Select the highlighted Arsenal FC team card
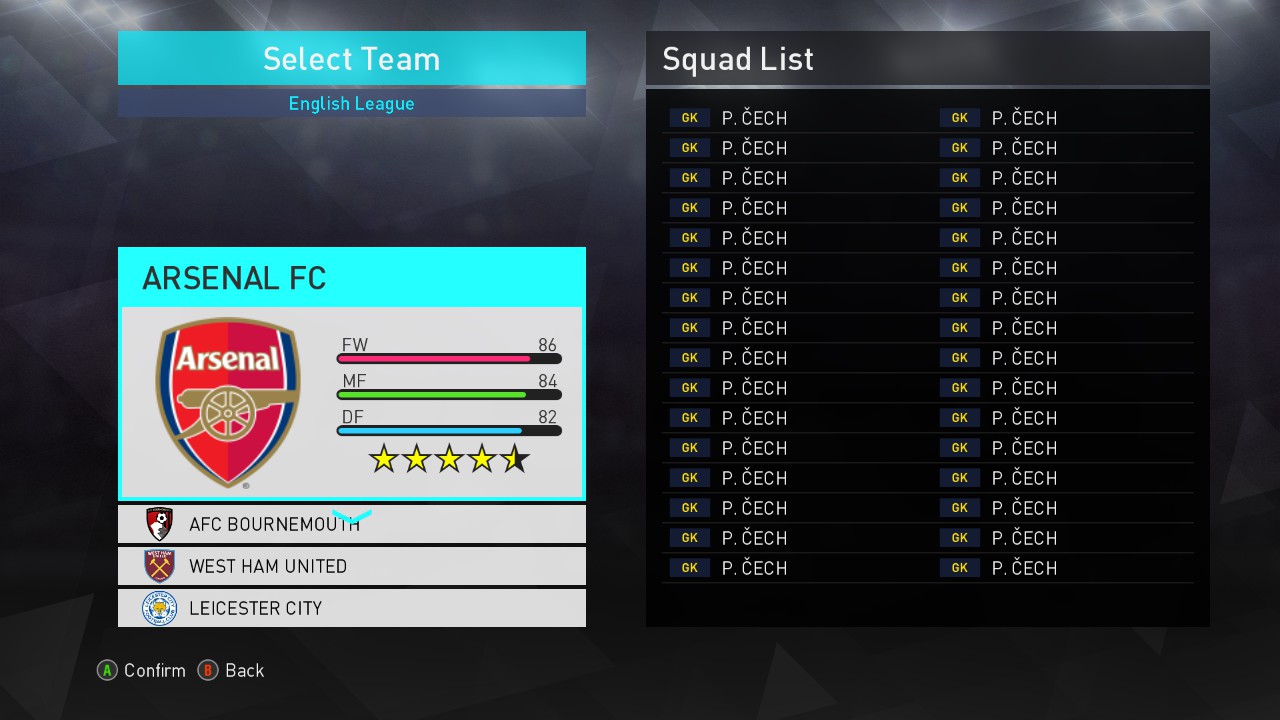 (351, 374)
